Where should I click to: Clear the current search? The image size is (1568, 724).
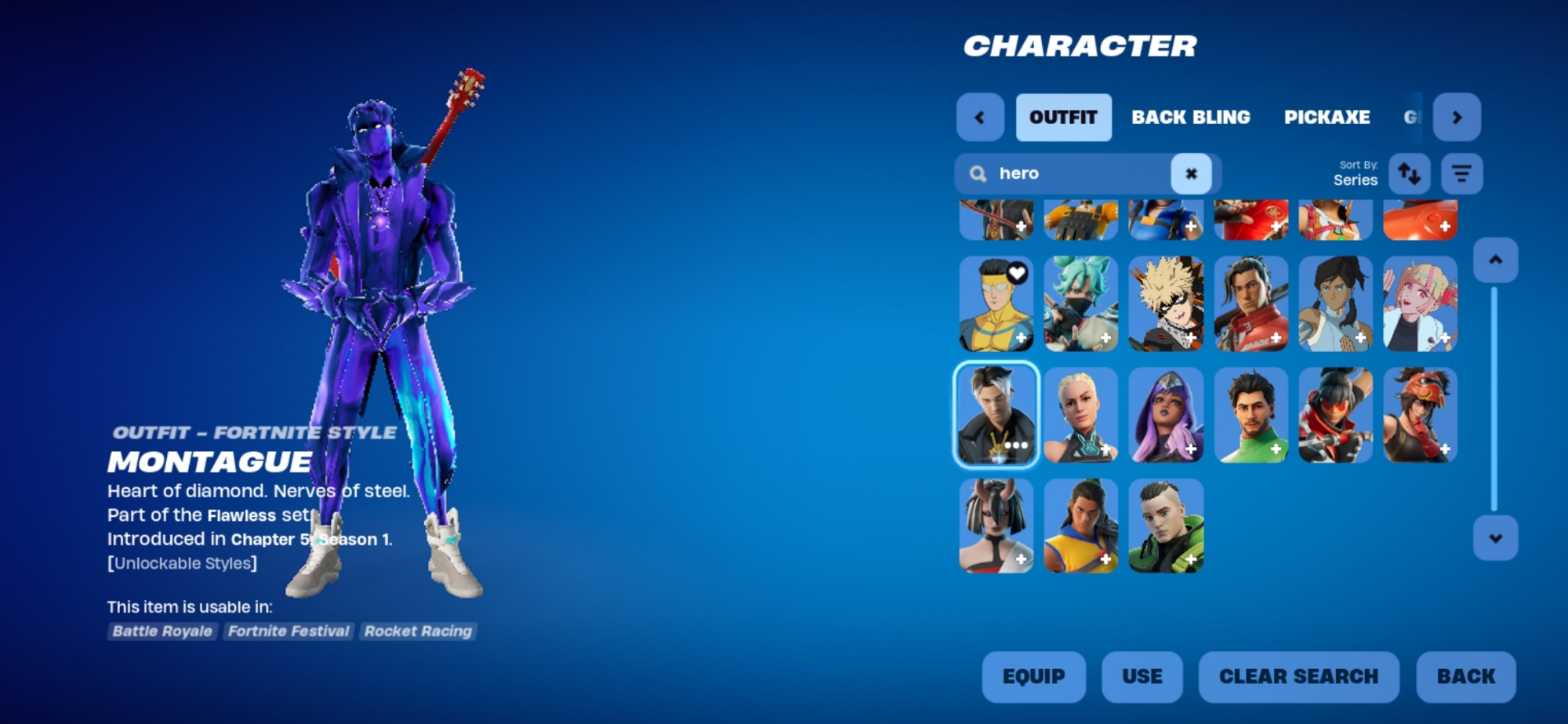click(x=1298, y=676)
